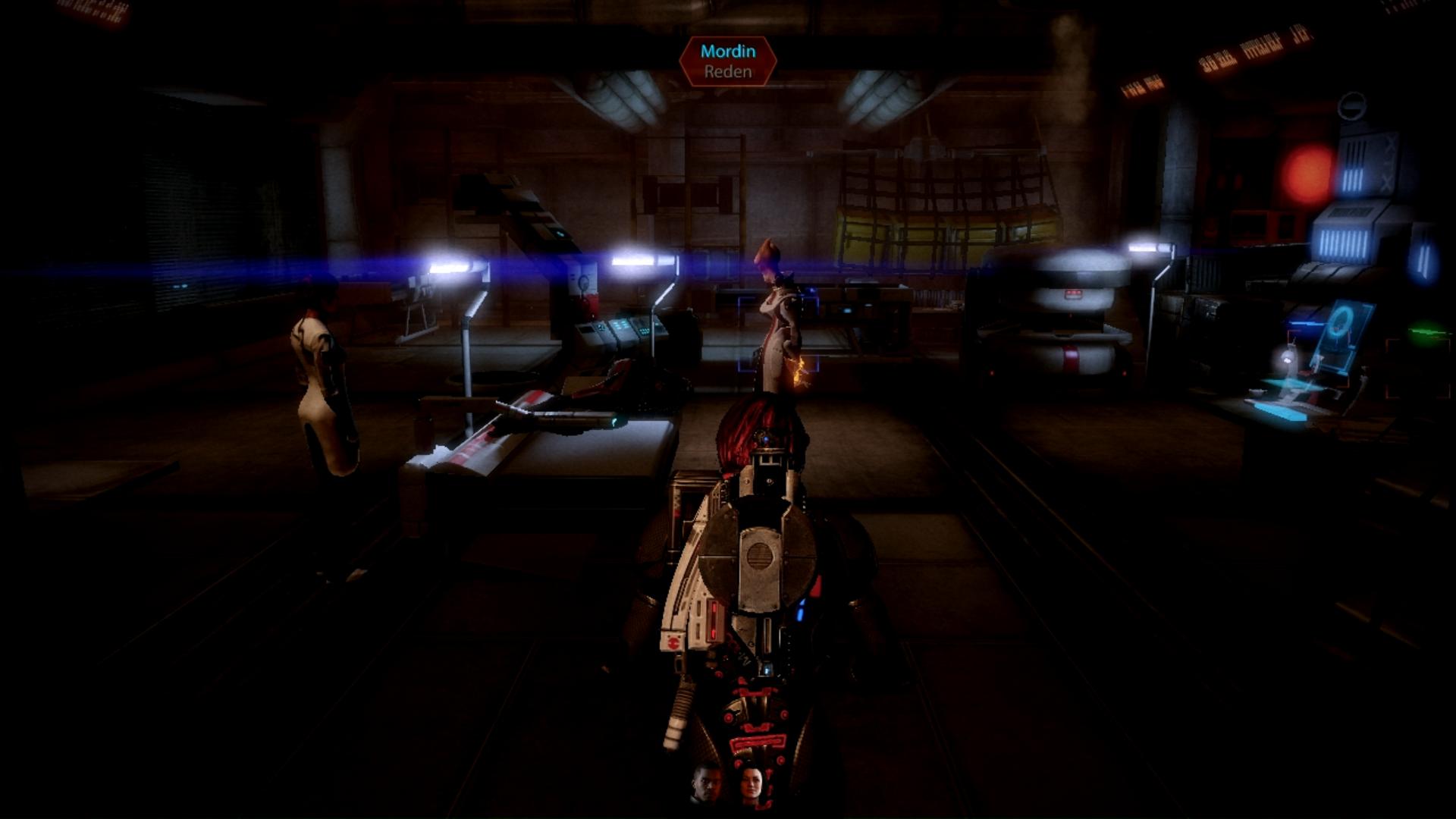Screen dimensions: 1456x819
Task: Select the Mordin Reden talk prompt
Action: click(728, 61)
